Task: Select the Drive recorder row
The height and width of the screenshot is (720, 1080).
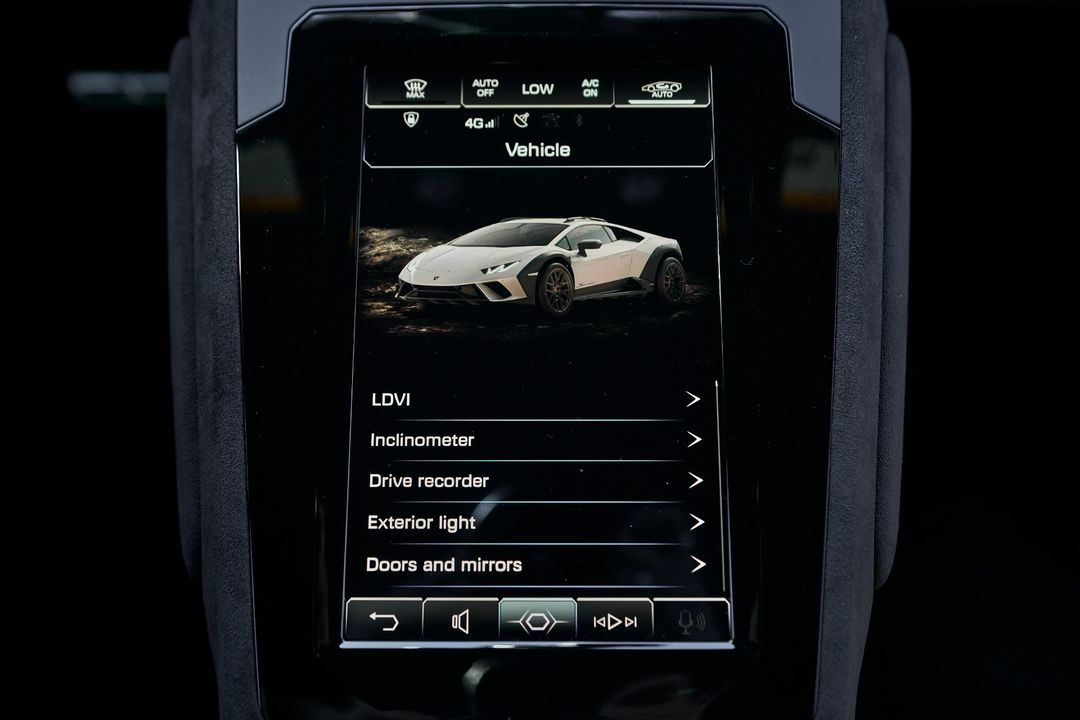Action: tap(536, 481)
